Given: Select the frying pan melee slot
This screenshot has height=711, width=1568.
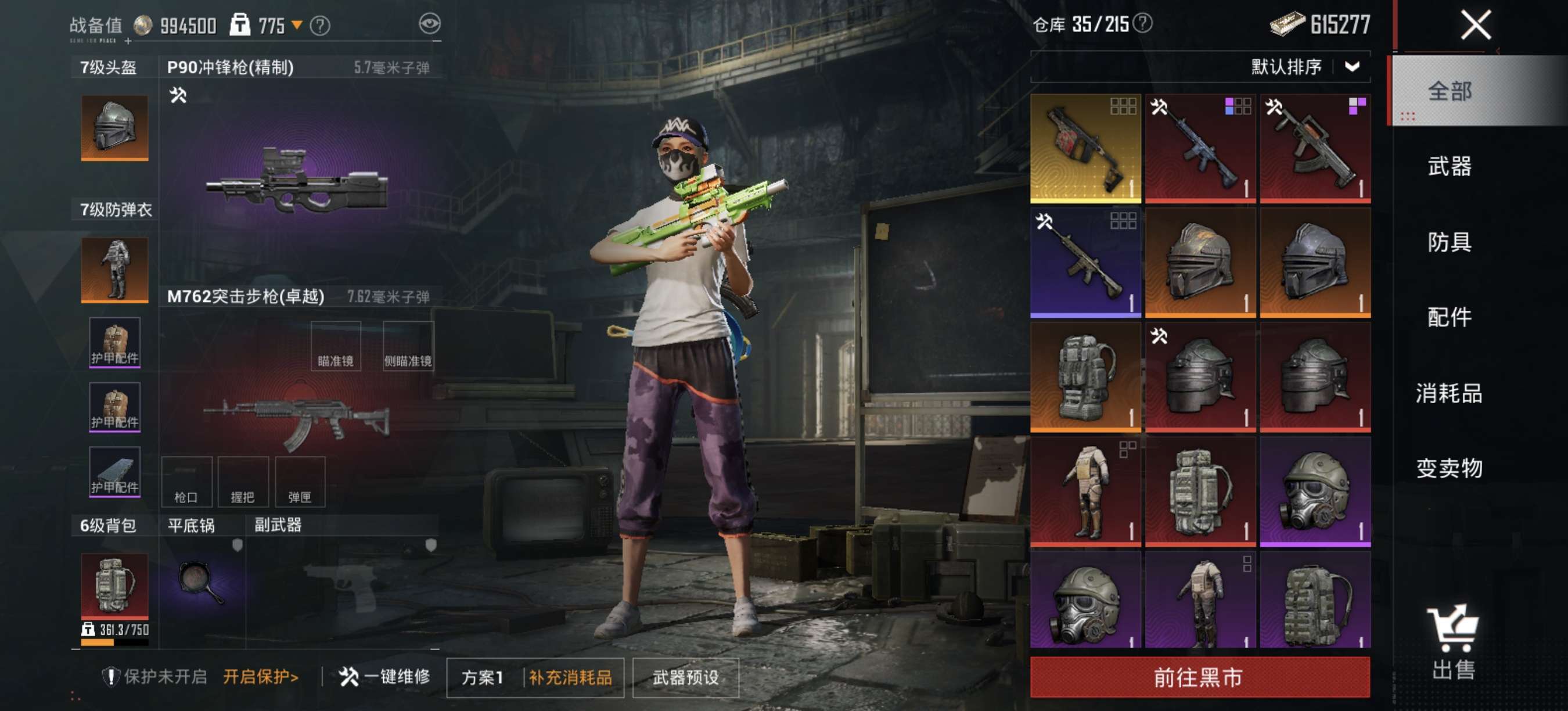Looking at the screenshot, I should (202, 581).
